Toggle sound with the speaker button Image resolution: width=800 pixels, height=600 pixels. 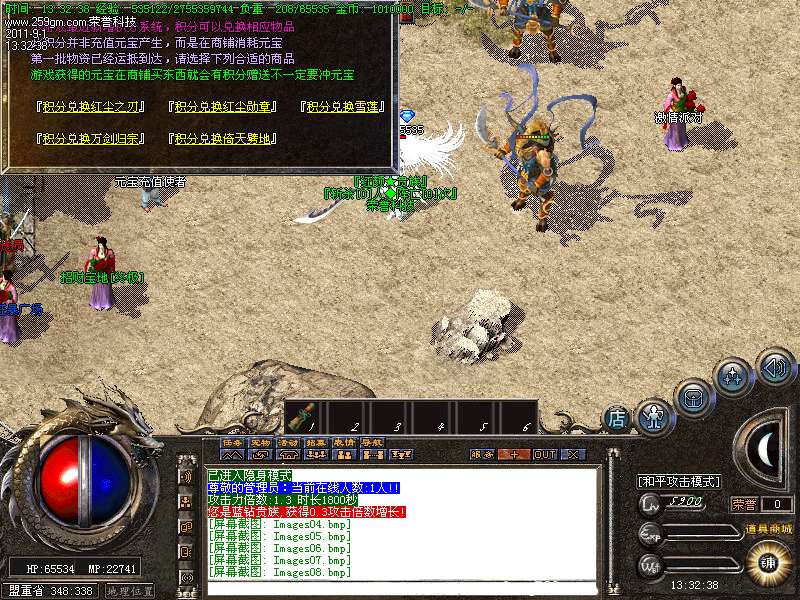pos(774,366)
